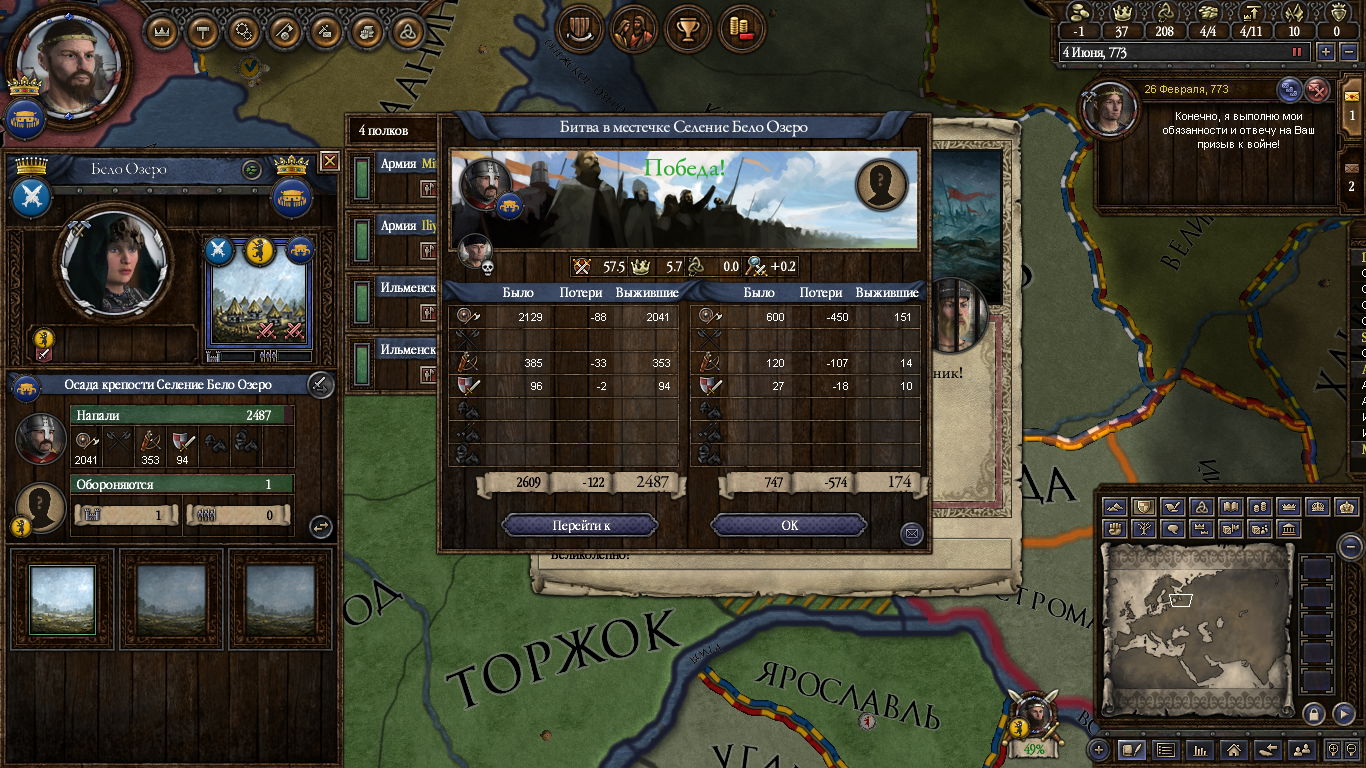Toggle pause on the date bar
Viewport: 1366px width, 768px height.
pos(1298,52)
